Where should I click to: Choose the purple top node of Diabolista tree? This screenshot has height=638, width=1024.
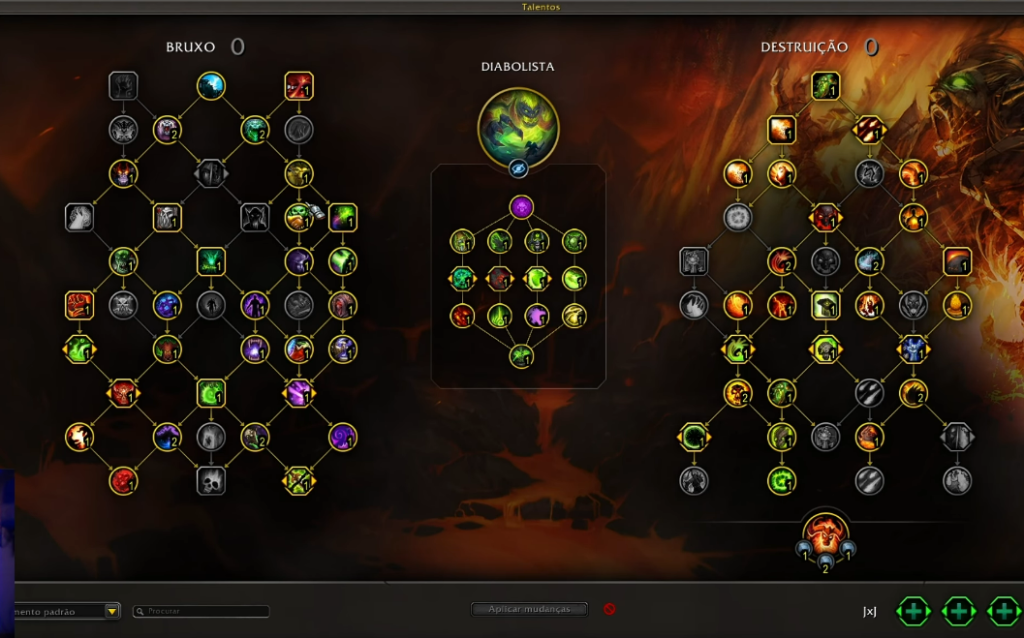point(521,208)
